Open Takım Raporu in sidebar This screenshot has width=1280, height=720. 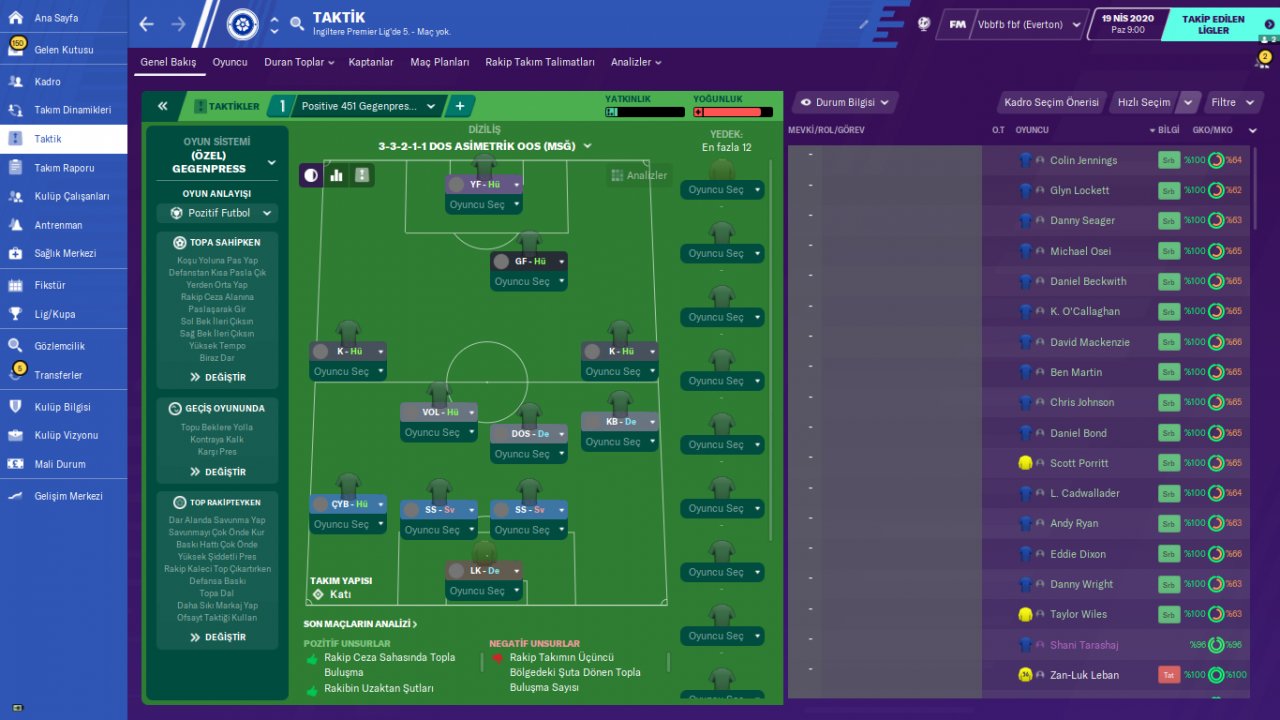coord(64,168)
